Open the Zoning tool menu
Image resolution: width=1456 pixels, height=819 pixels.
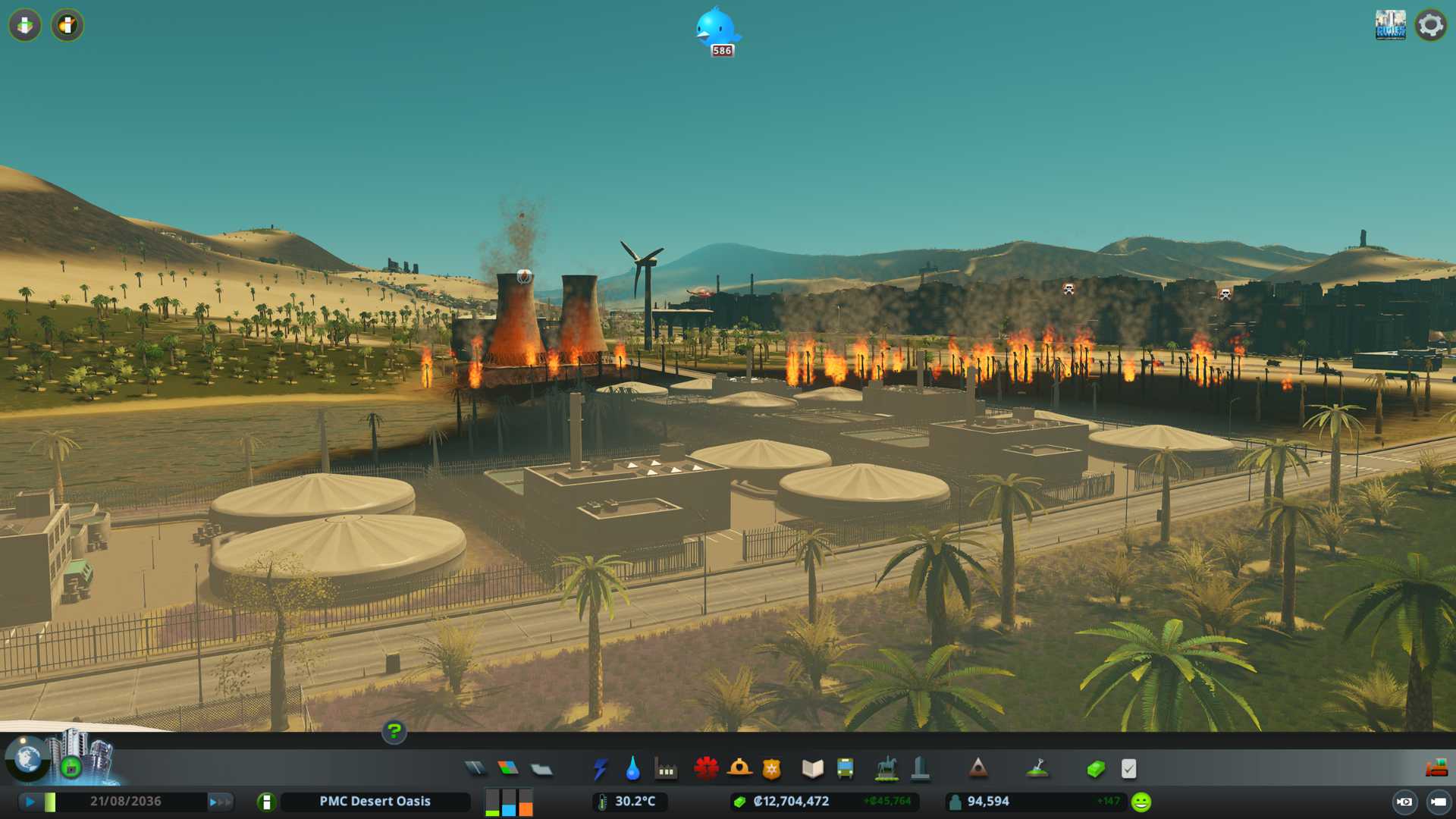click(508, 769)
